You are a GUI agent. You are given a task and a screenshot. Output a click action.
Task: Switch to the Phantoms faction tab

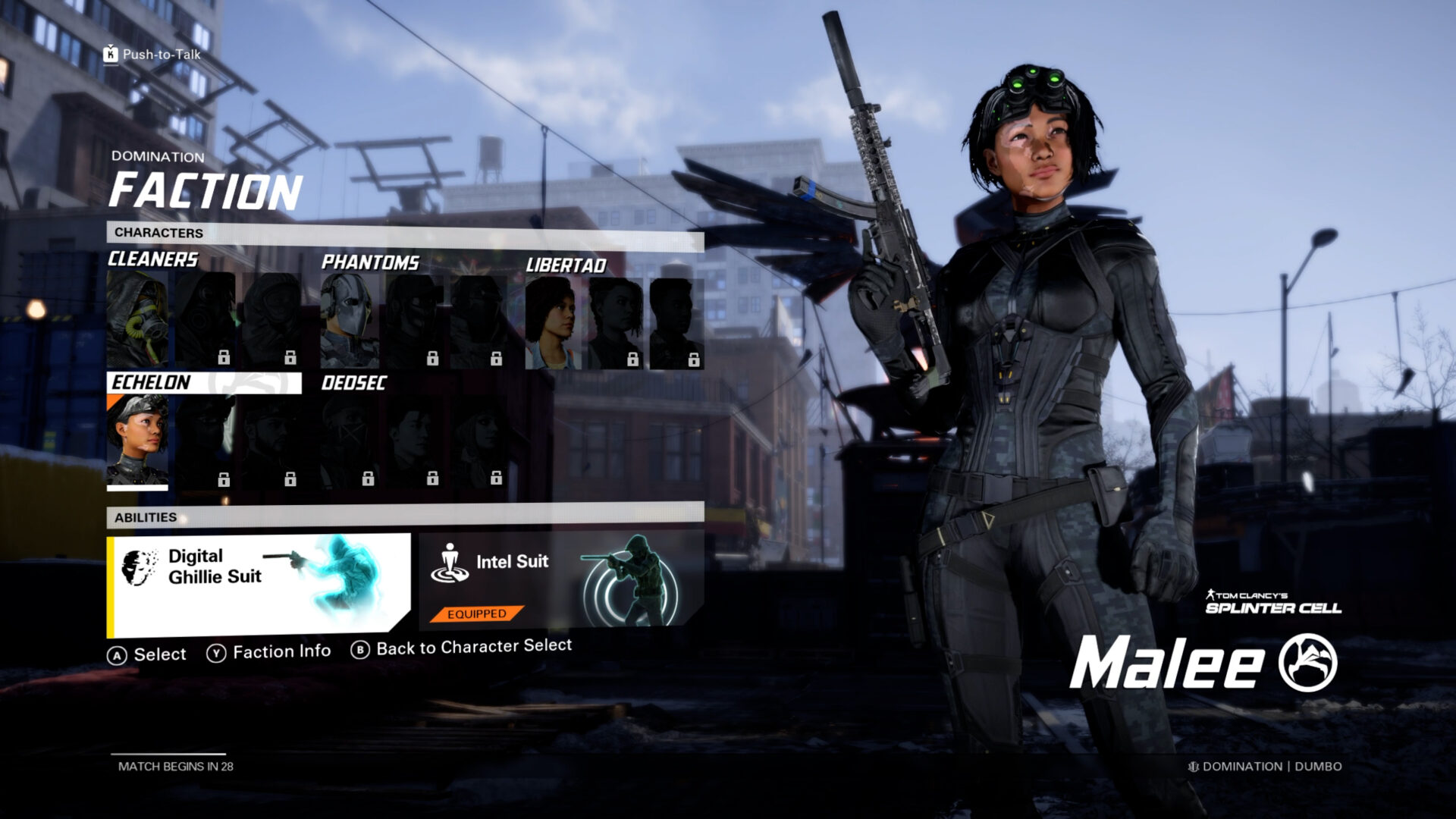tap(371, 264)
